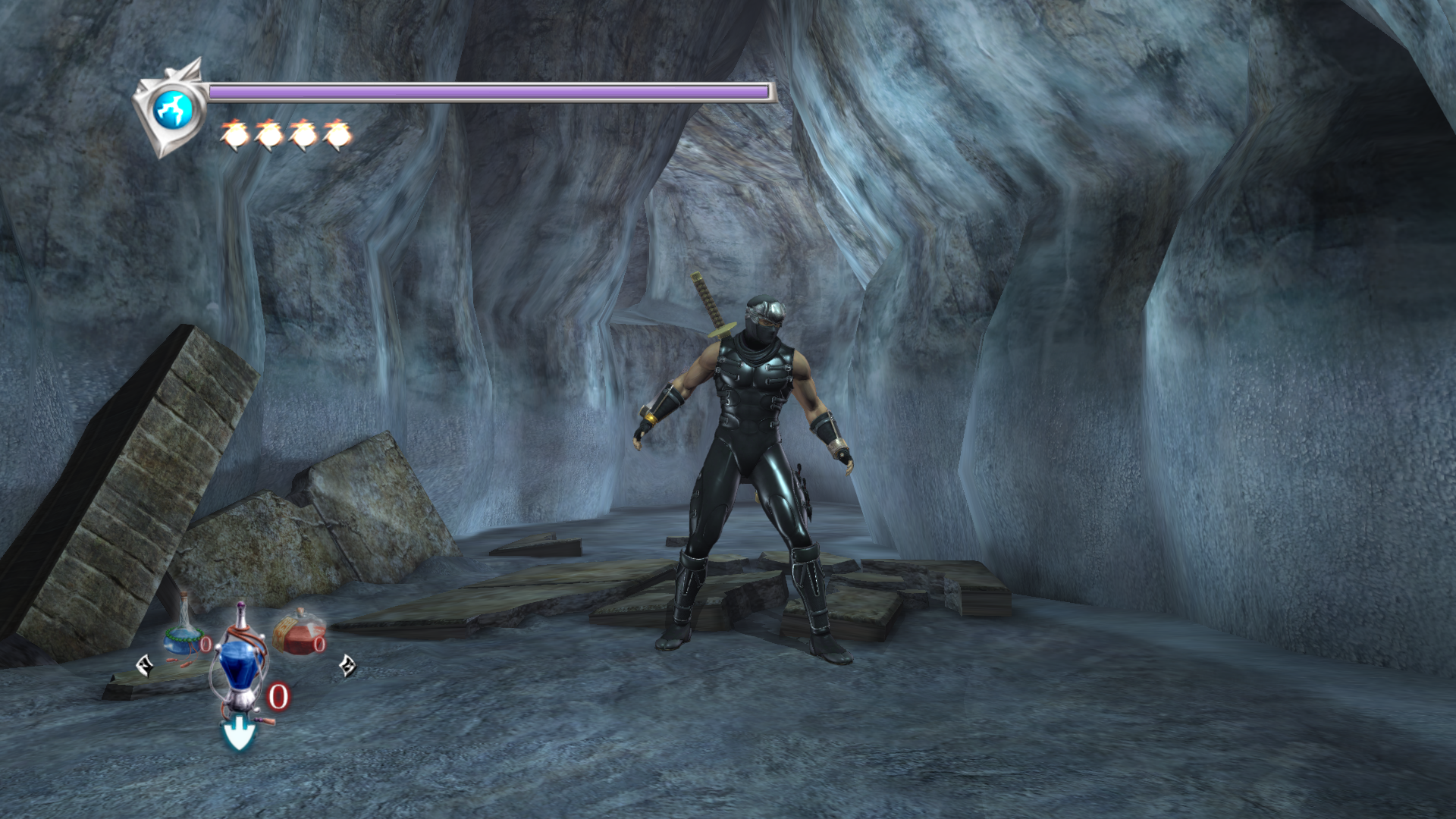Cycle items with the left arrow

click(x=144, y=666)
